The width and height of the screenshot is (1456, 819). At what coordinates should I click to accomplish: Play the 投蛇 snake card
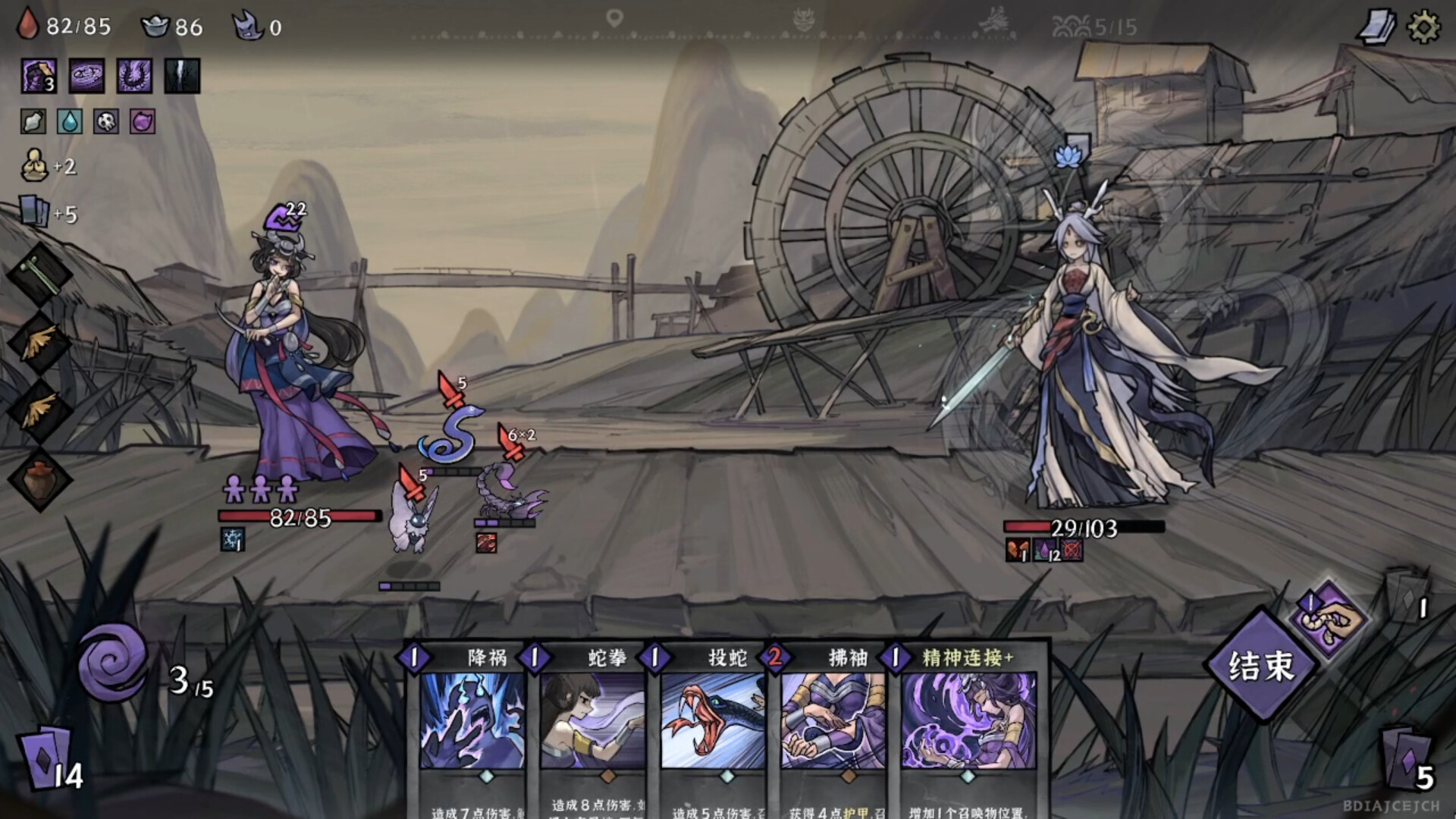pos(711,720)
